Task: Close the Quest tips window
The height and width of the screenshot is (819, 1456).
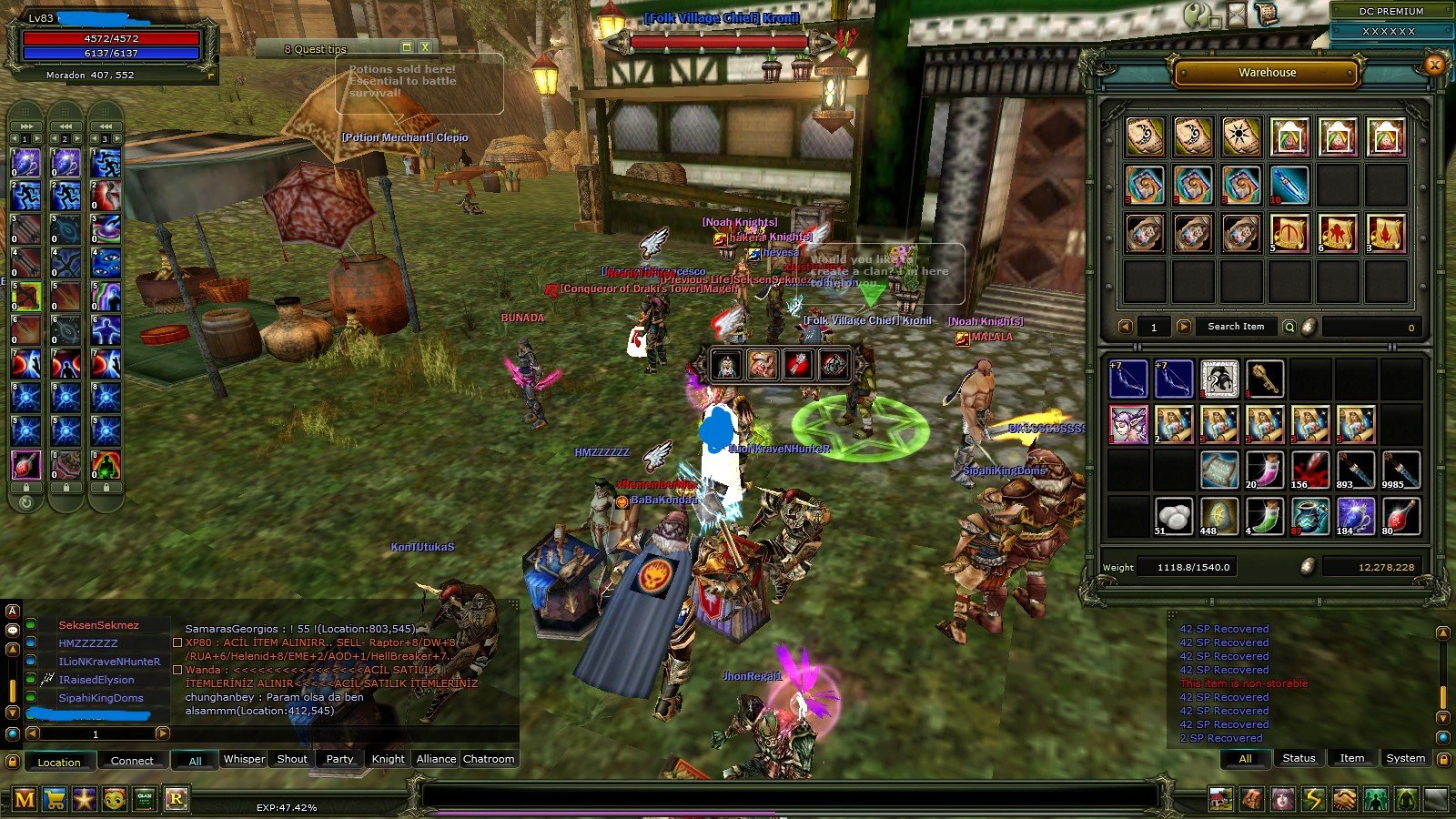Action: pos(425,47)
